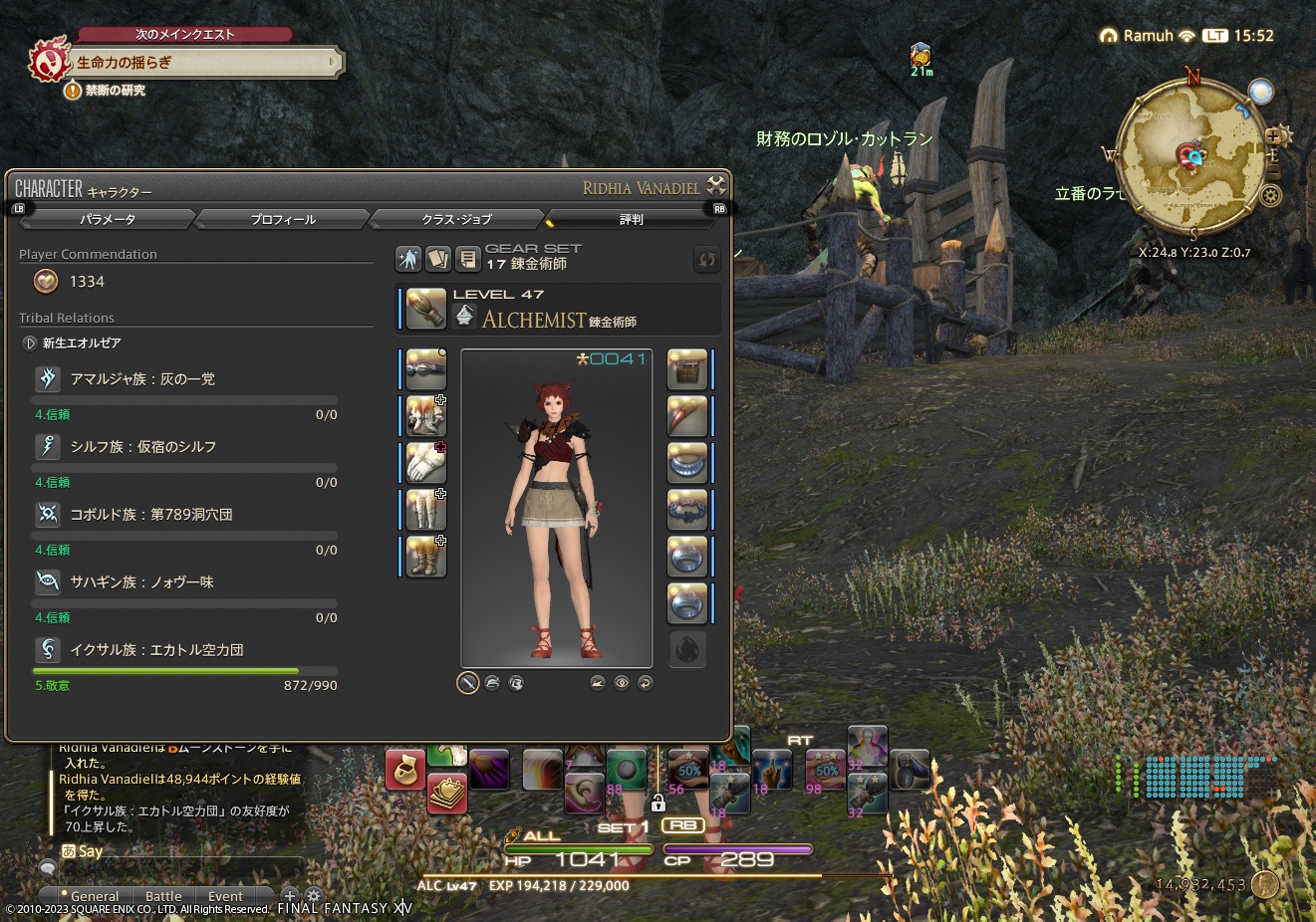This screenshot has width=1316, height=922.
Task: Toggle headgear visibility with the eye icon
Action: [622, 683]
